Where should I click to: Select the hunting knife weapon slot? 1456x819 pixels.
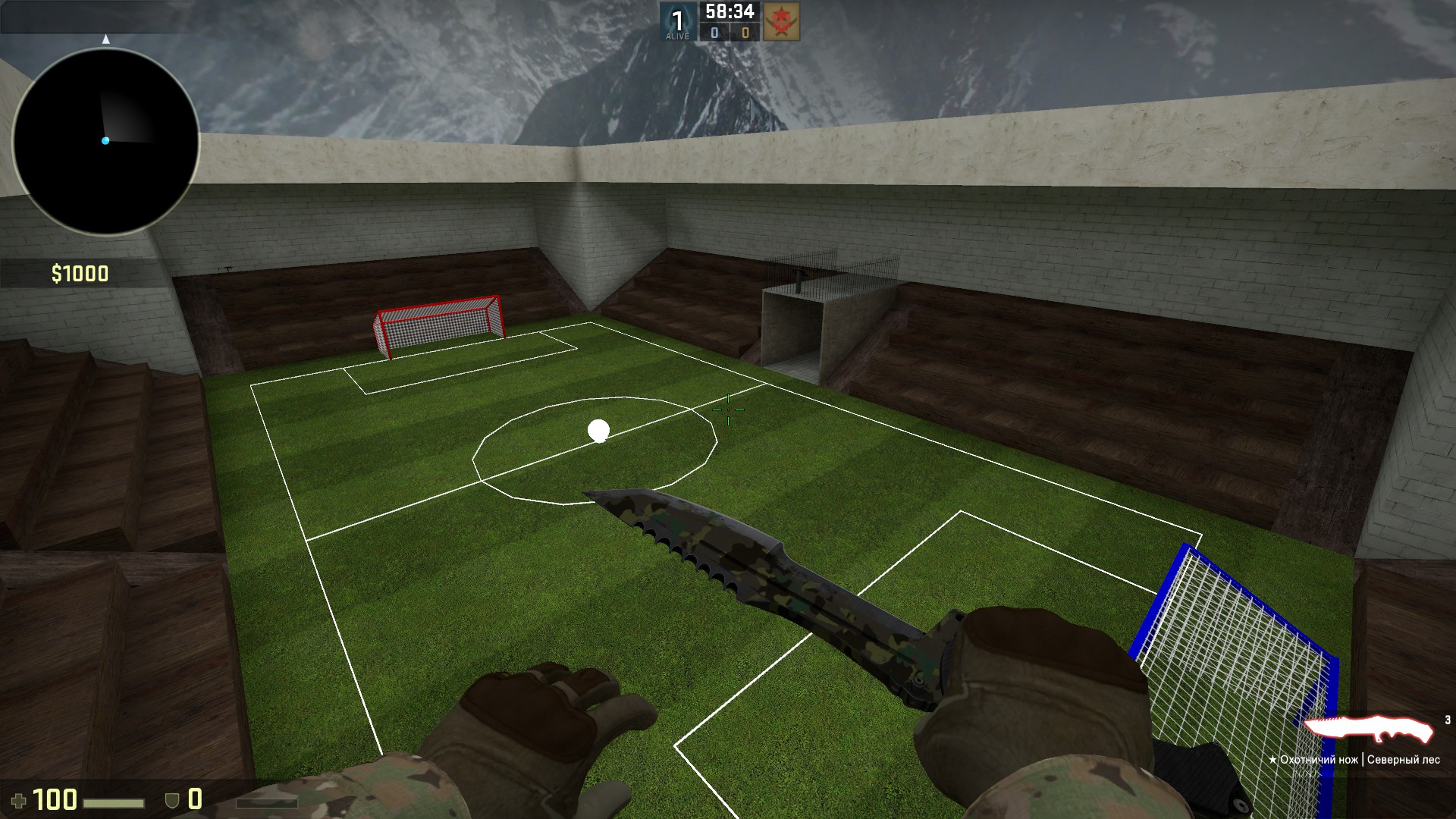pyautogui.click(x=1368, y=731)
